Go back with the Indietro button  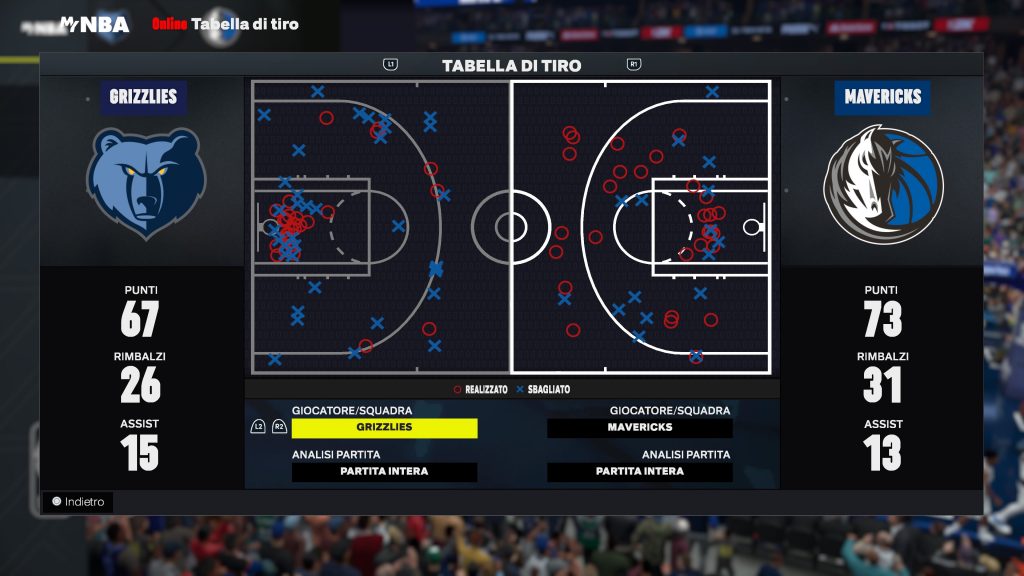click(x=79, y=502)
